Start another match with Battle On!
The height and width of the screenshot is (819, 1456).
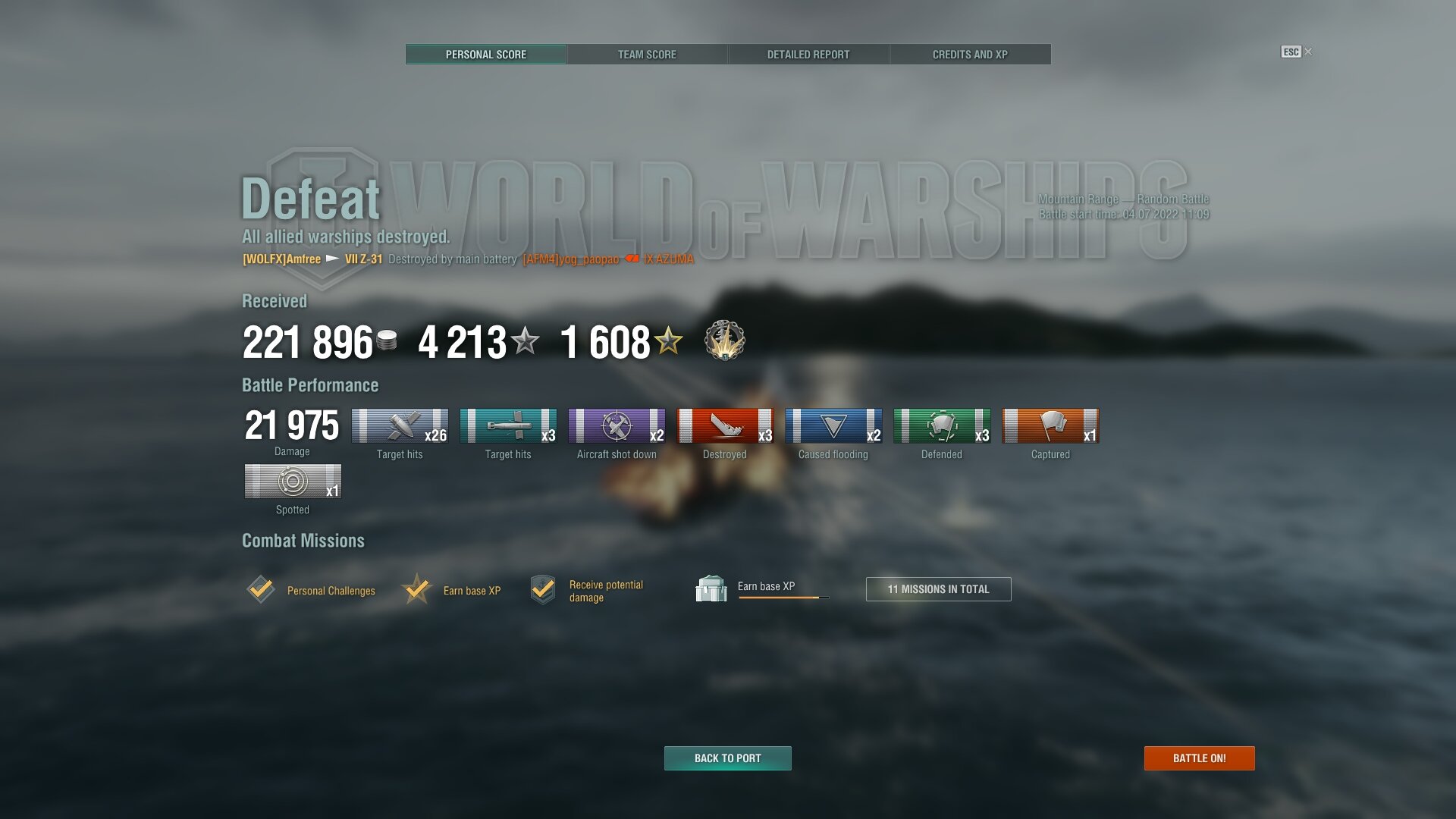(x=1199, y=758)
